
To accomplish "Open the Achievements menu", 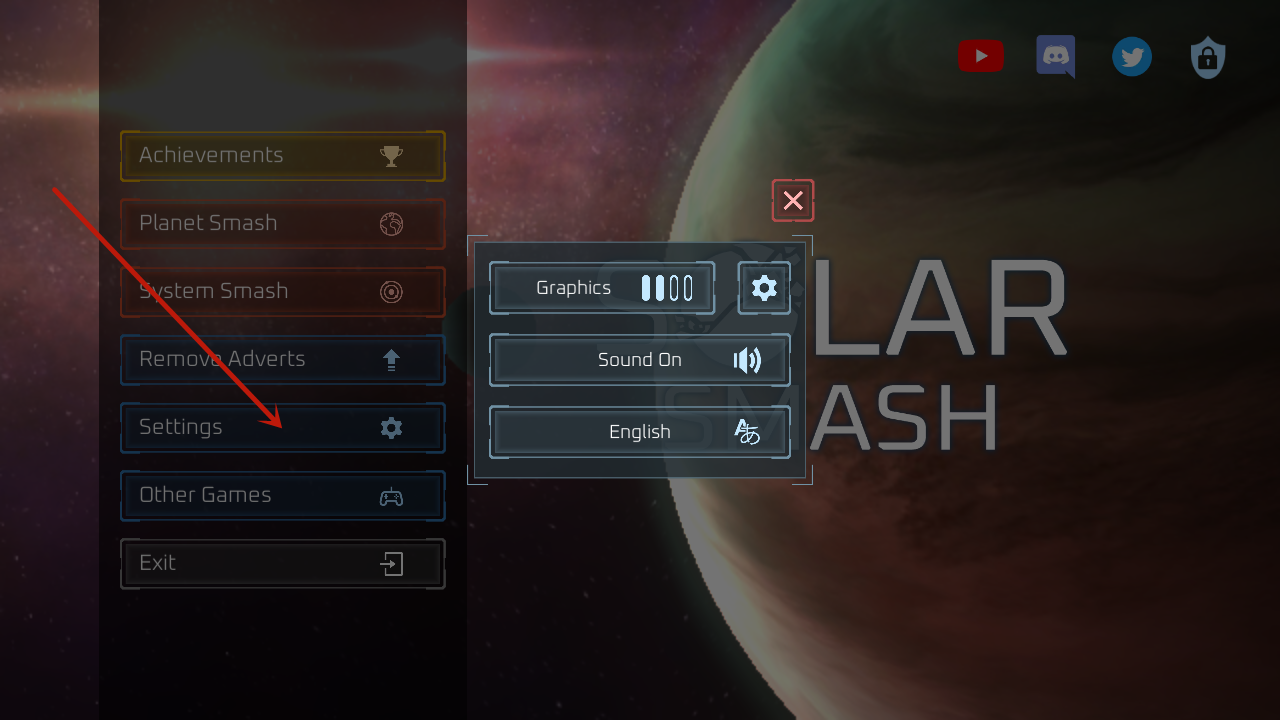I will click(282, 156).
